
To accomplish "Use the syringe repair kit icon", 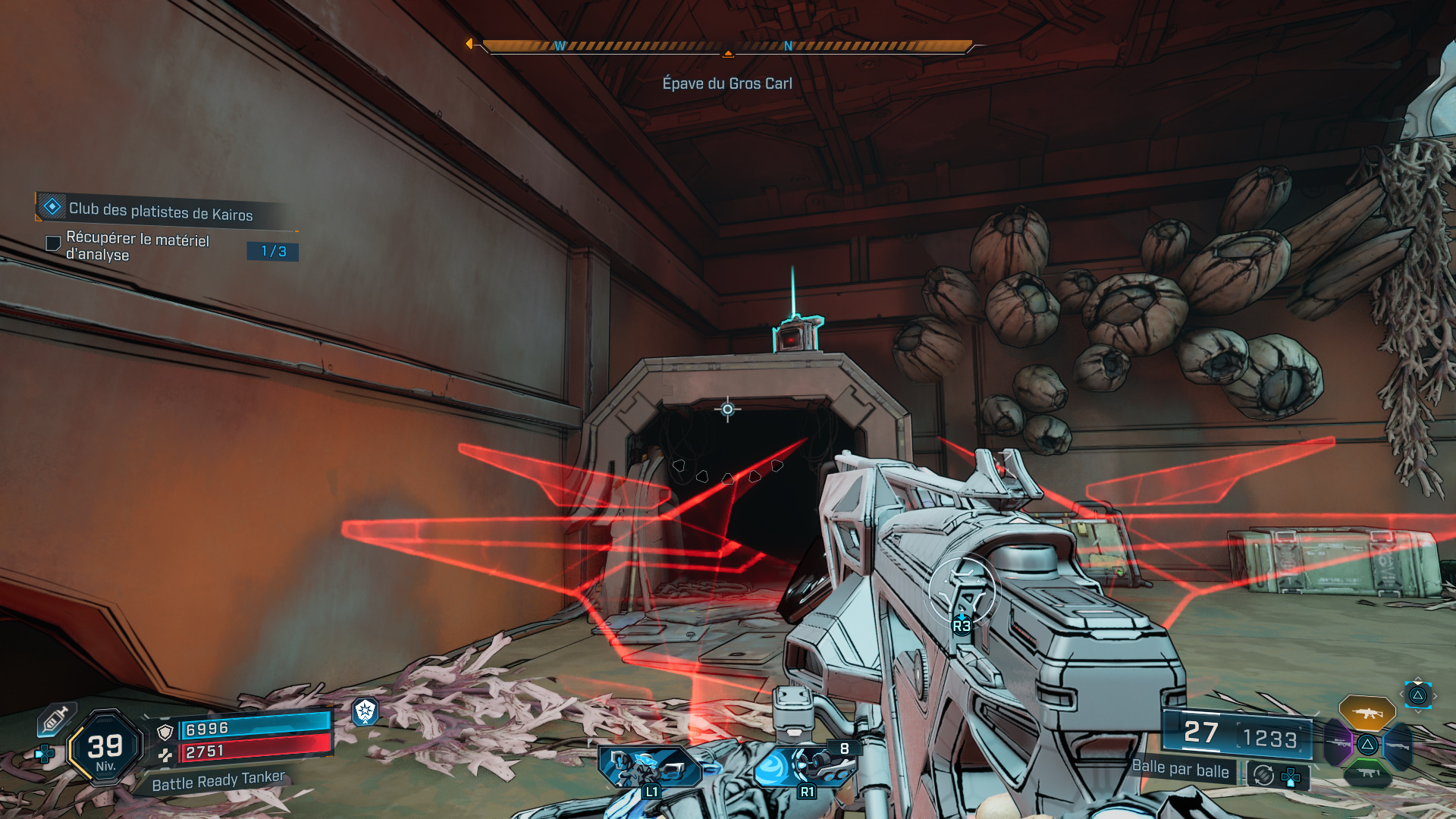I will pos(55,719).
